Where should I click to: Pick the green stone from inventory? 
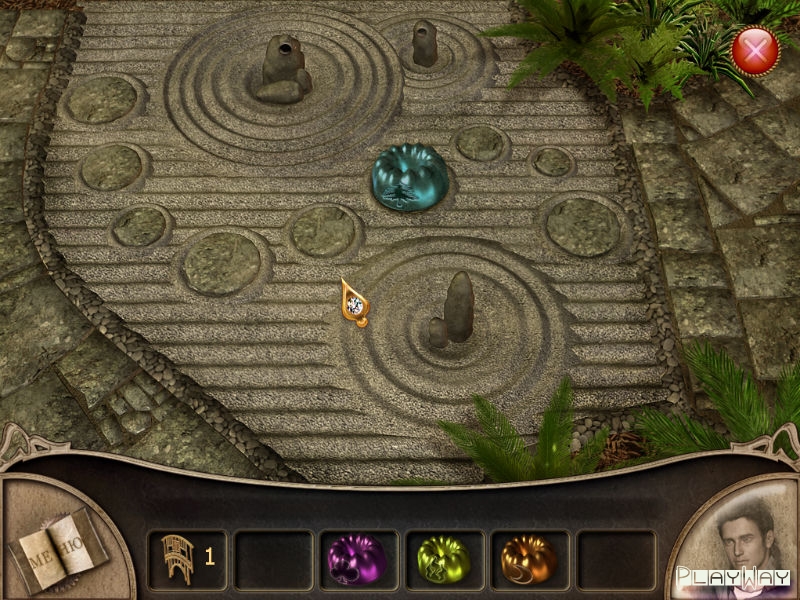click(443, 559)
